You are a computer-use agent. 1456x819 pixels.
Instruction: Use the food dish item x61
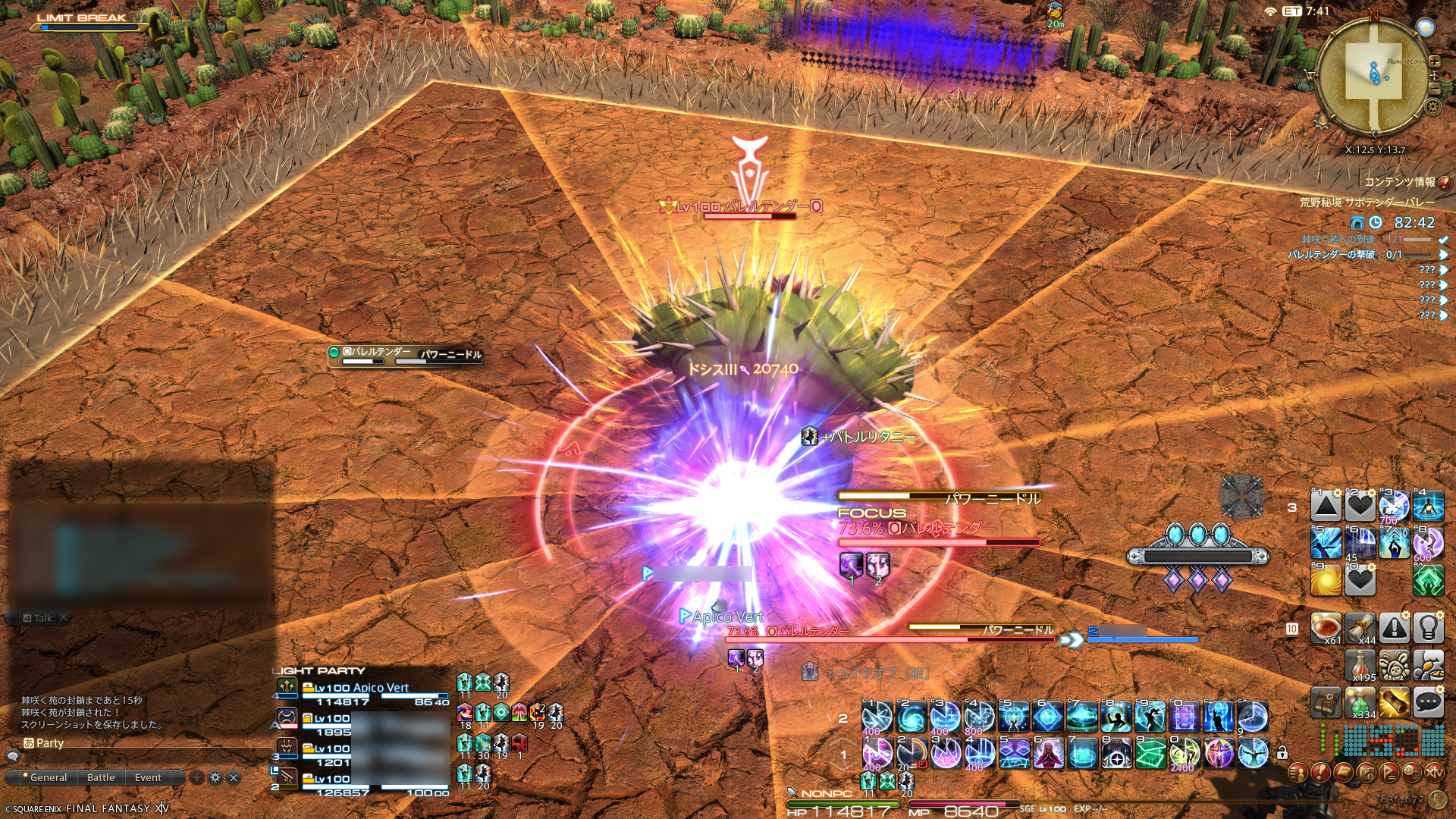[1326, 628]
